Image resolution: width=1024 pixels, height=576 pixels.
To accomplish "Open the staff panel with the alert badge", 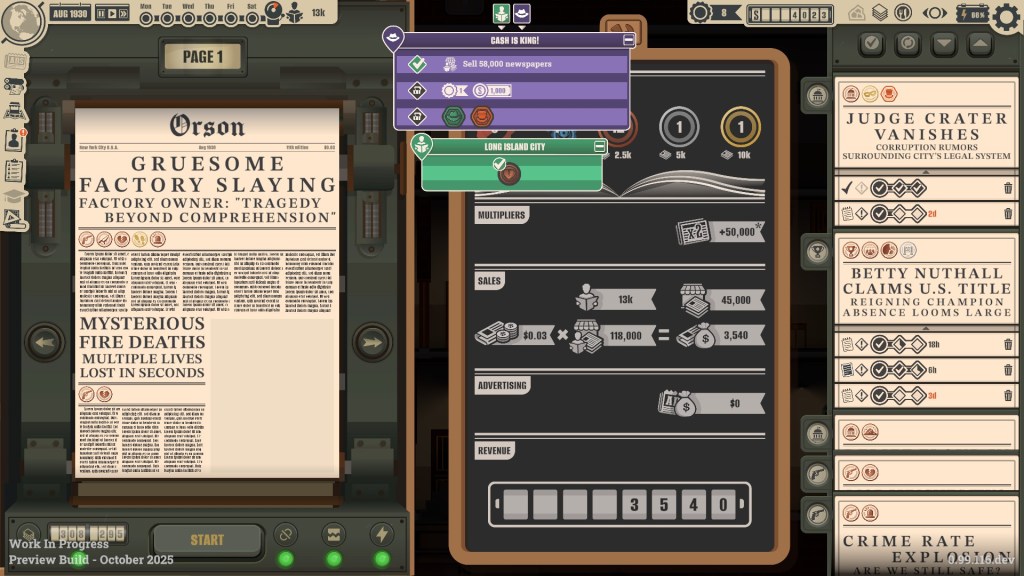I will pos(15,140).
